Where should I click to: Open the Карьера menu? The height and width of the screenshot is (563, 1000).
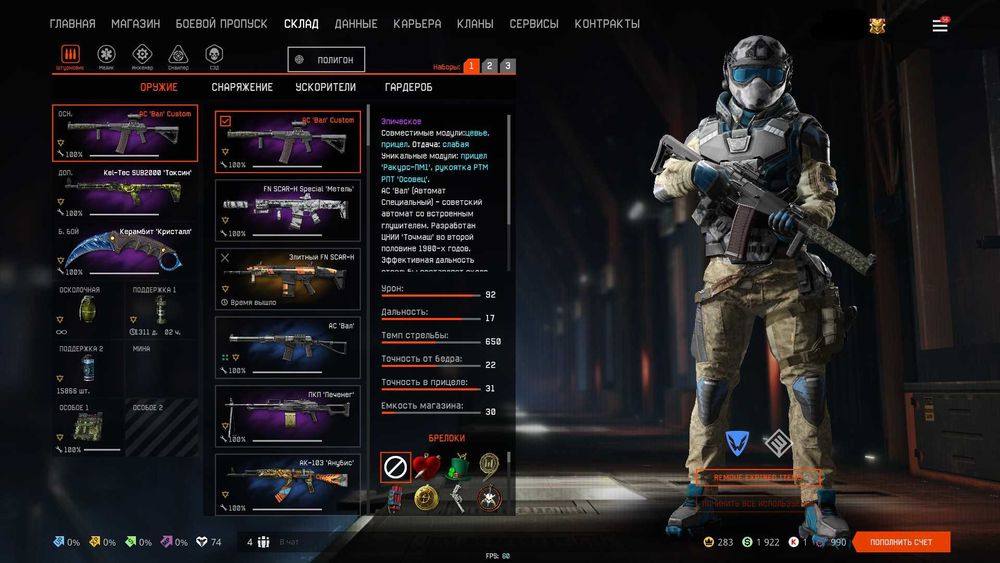coord(417,23)
